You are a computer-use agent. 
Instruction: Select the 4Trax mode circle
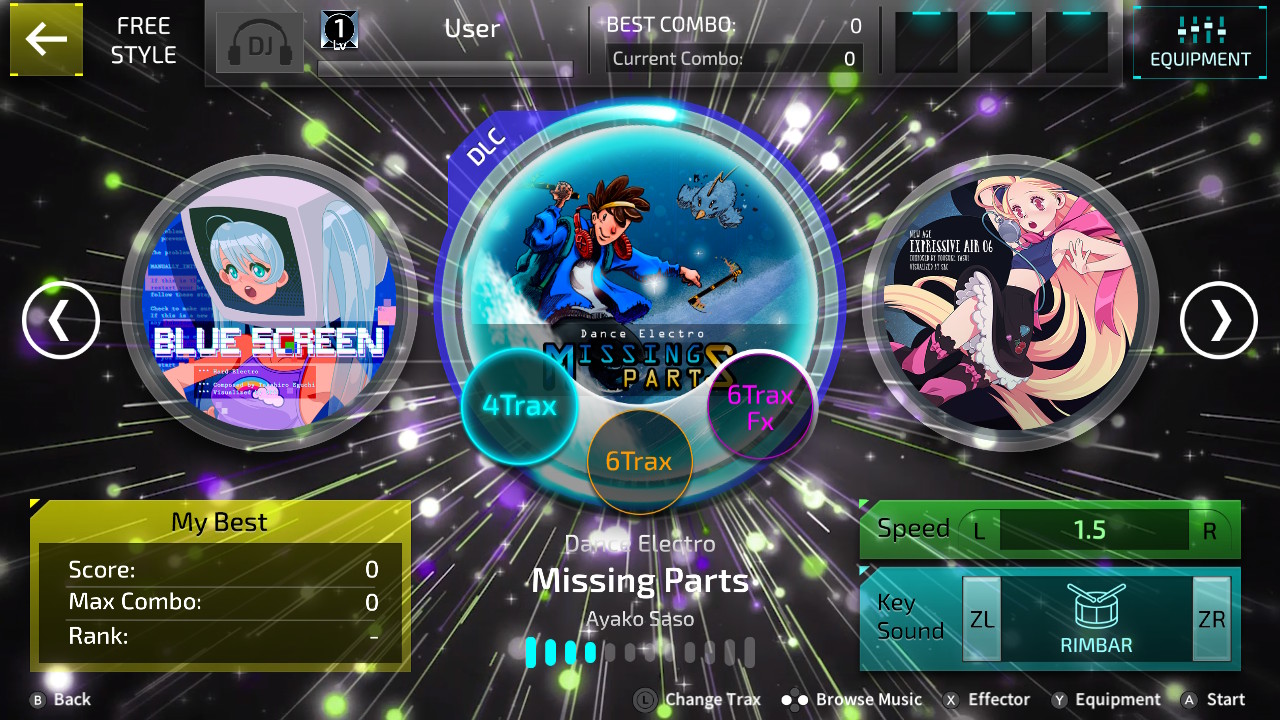click(x=519, y=406)
